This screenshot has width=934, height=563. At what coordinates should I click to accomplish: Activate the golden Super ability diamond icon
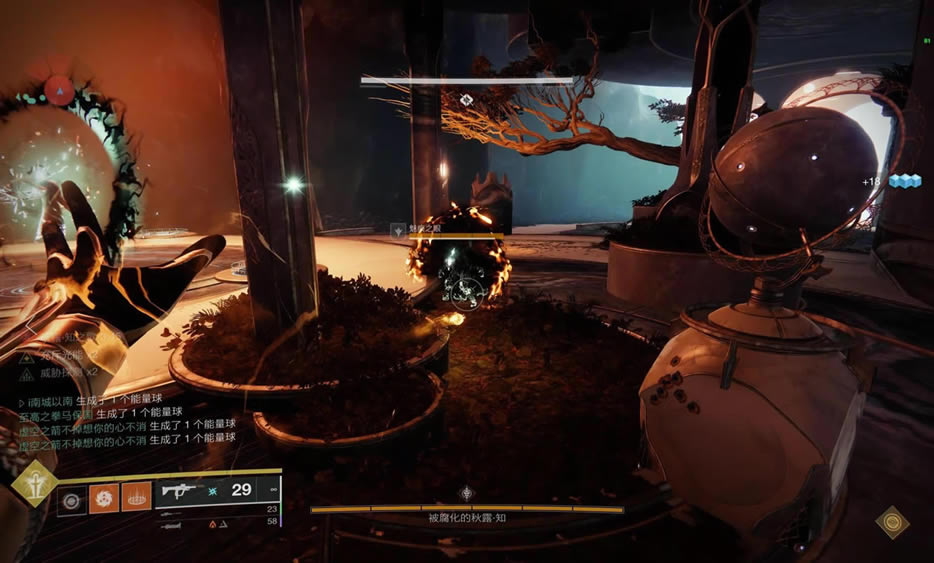coord(34,485)
